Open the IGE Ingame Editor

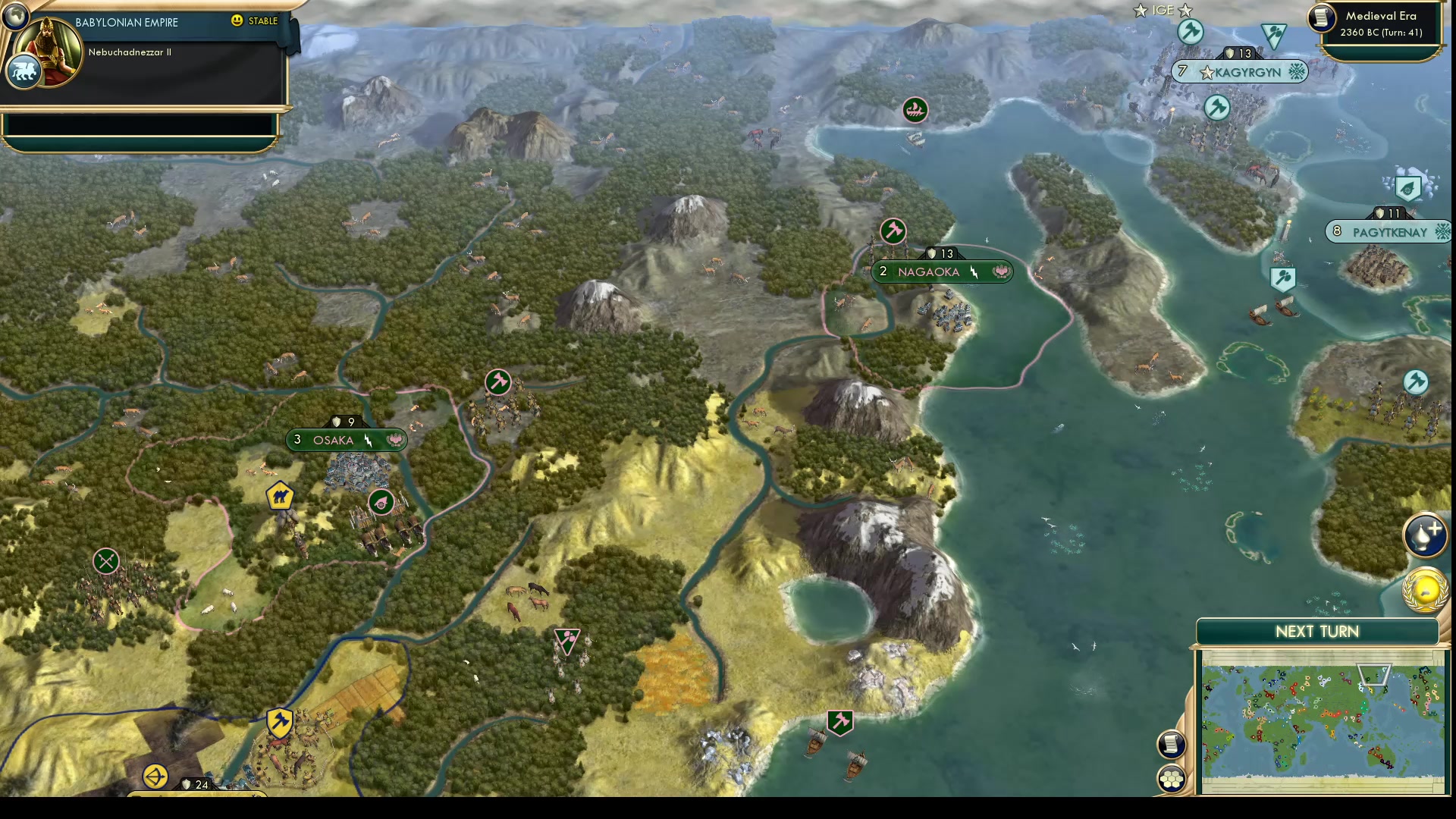click(x=1163, y=10)
